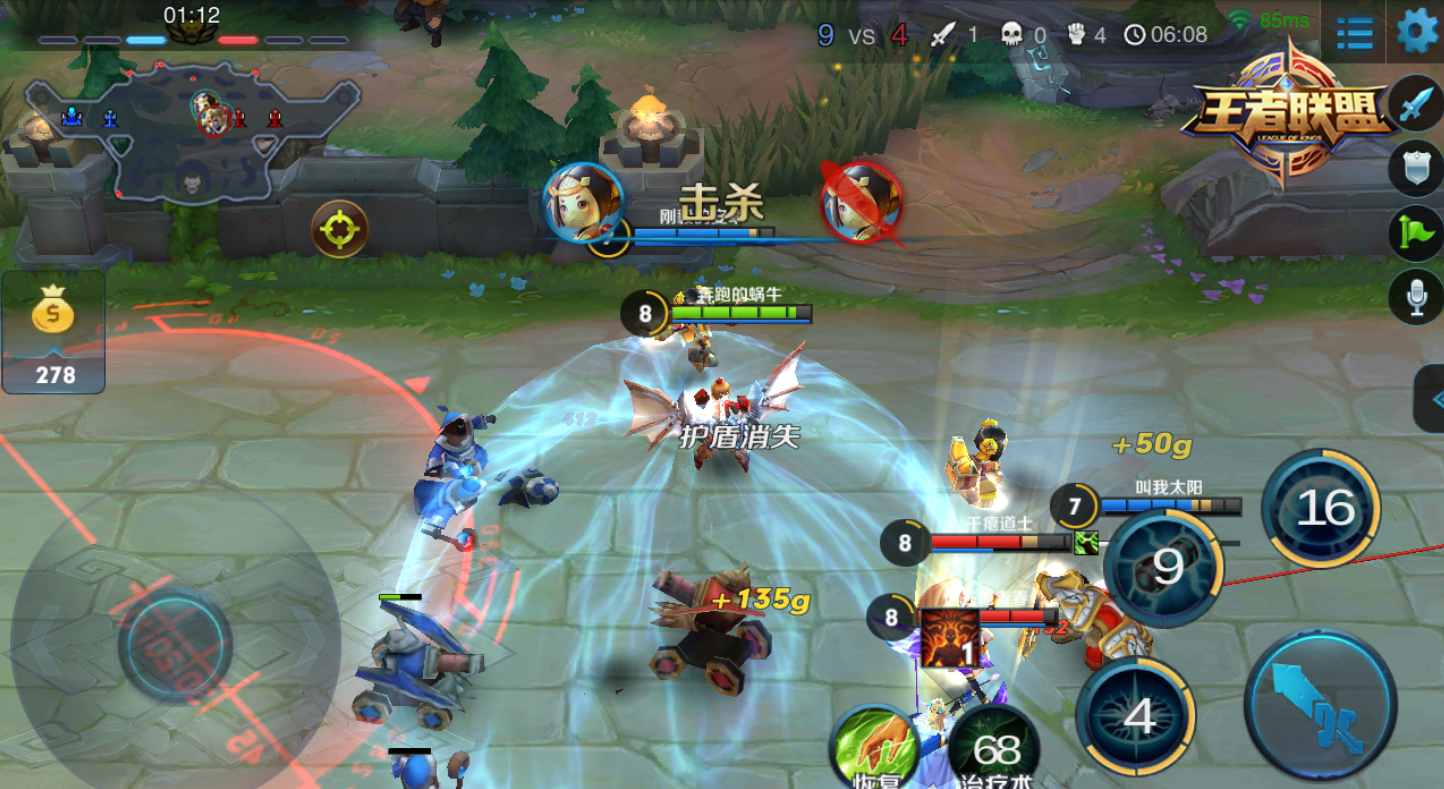The width and height of the screenshot is (1444, 789).
Task: Activate the skill with cooldown 4
Action: 1137,714
